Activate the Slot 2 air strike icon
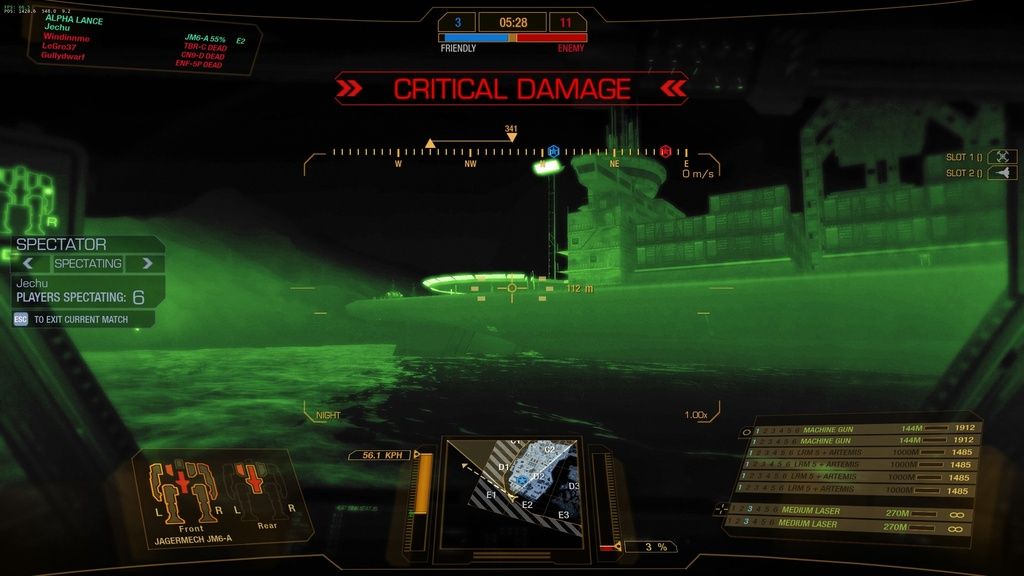Viewport: 1024px width, 576px height. tap(1002, 173)
